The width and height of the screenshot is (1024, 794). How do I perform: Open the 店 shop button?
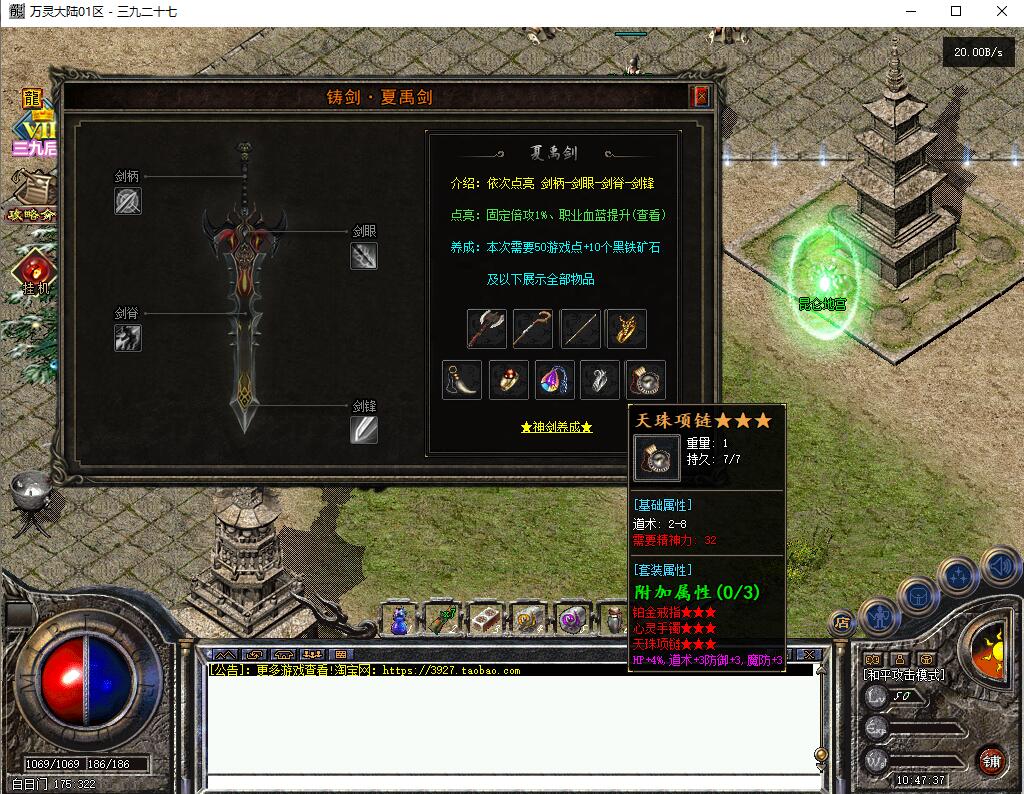click(842, 622)
